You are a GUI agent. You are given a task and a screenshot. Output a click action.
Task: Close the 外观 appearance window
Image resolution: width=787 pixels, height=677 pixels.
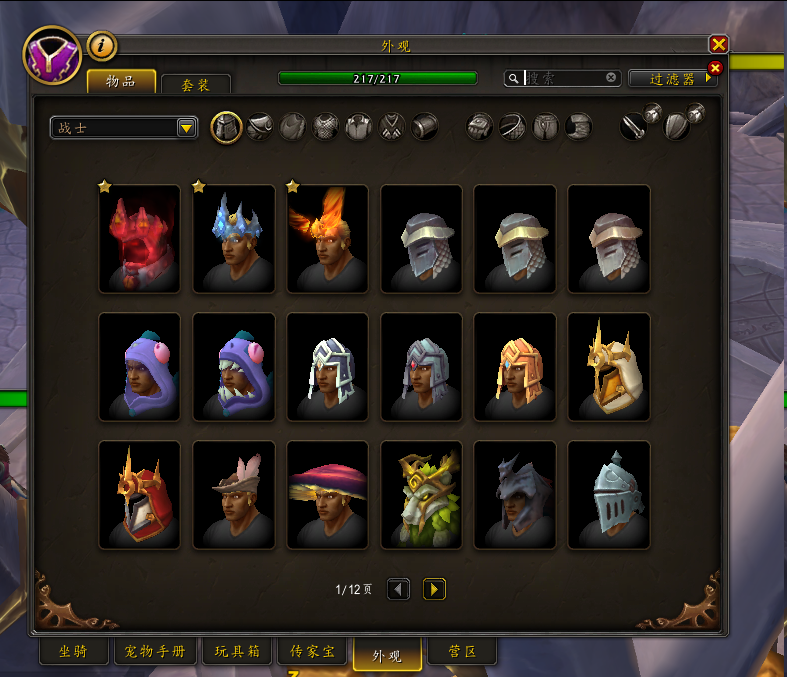(x=718, y=44)
